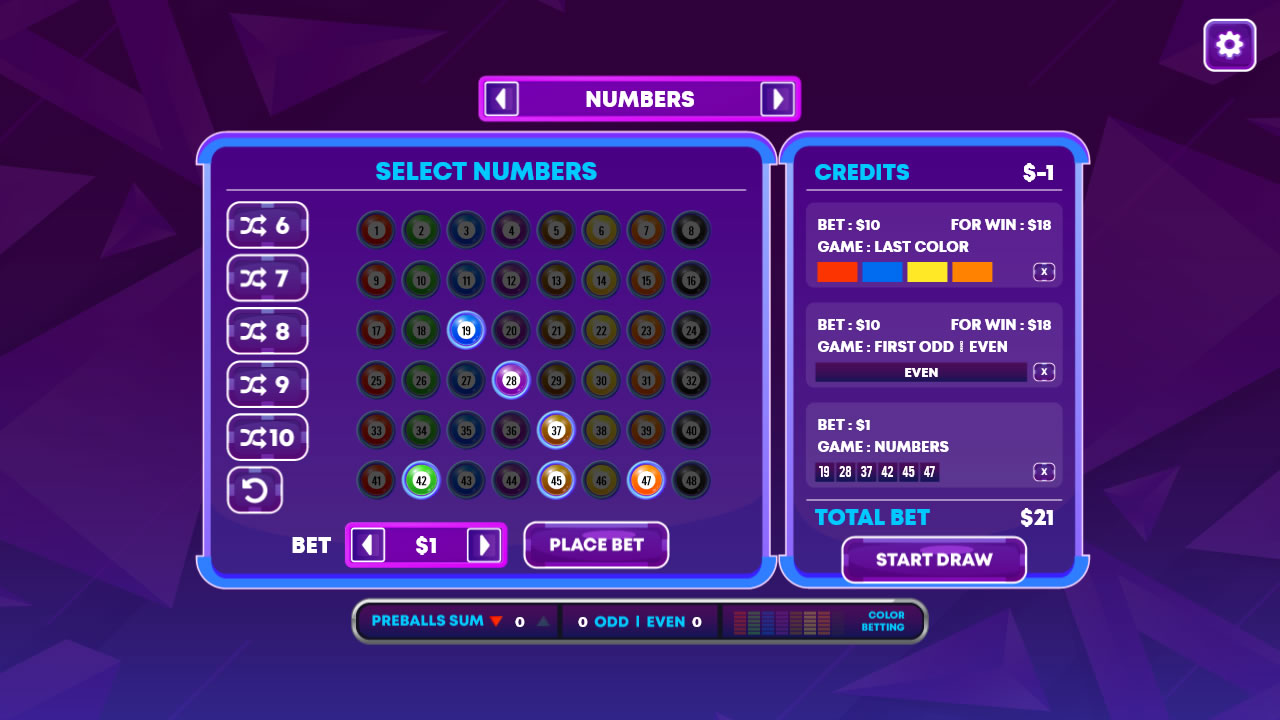The height and width of the screenshot is (720, 1280).
Task: Open the settings gear icon
Action: 1229,45
